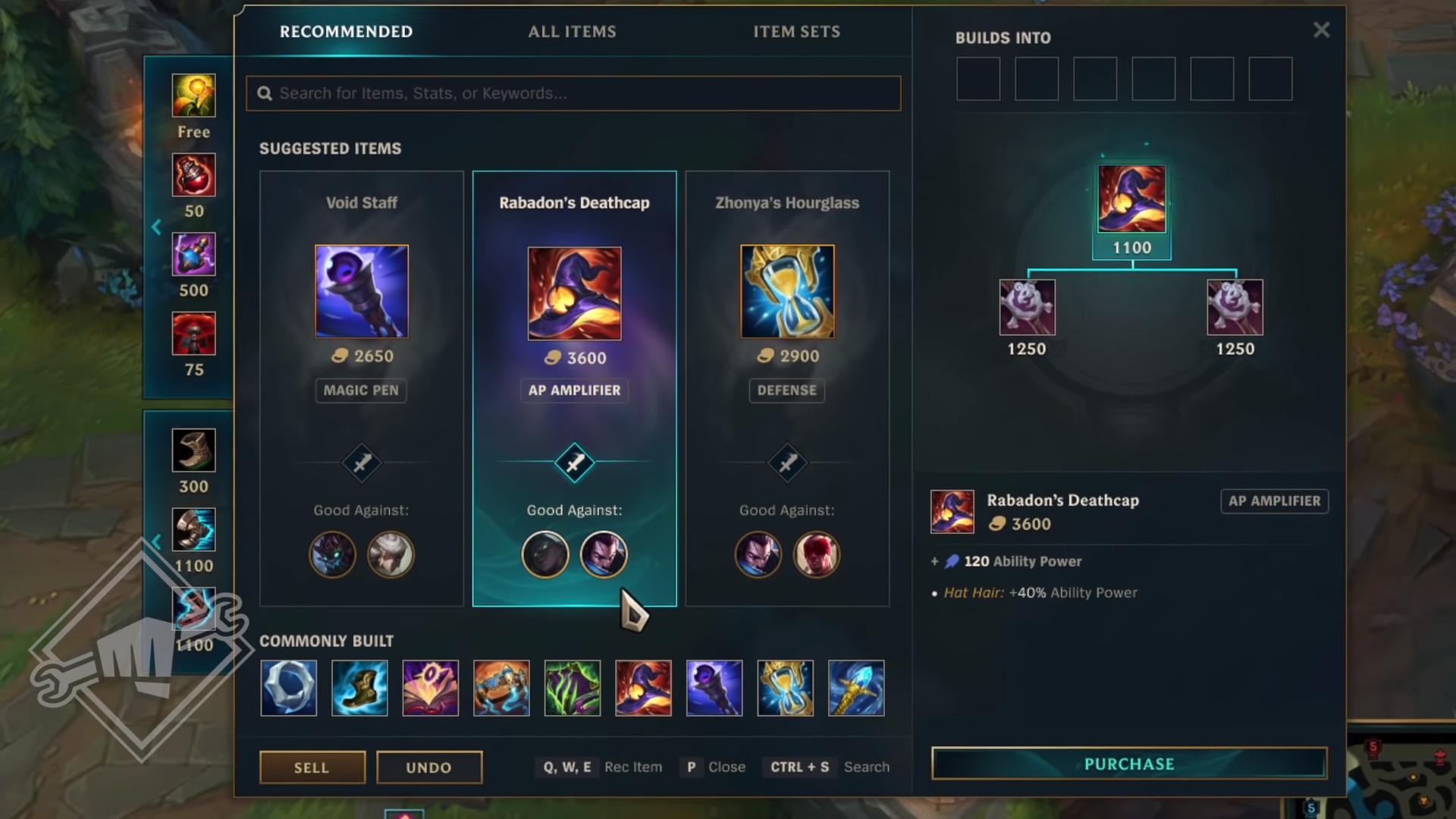Select the Health Potion in the side shop panel
The height and width of the screenshot is (819, 1456).
[x=193, y=175]
